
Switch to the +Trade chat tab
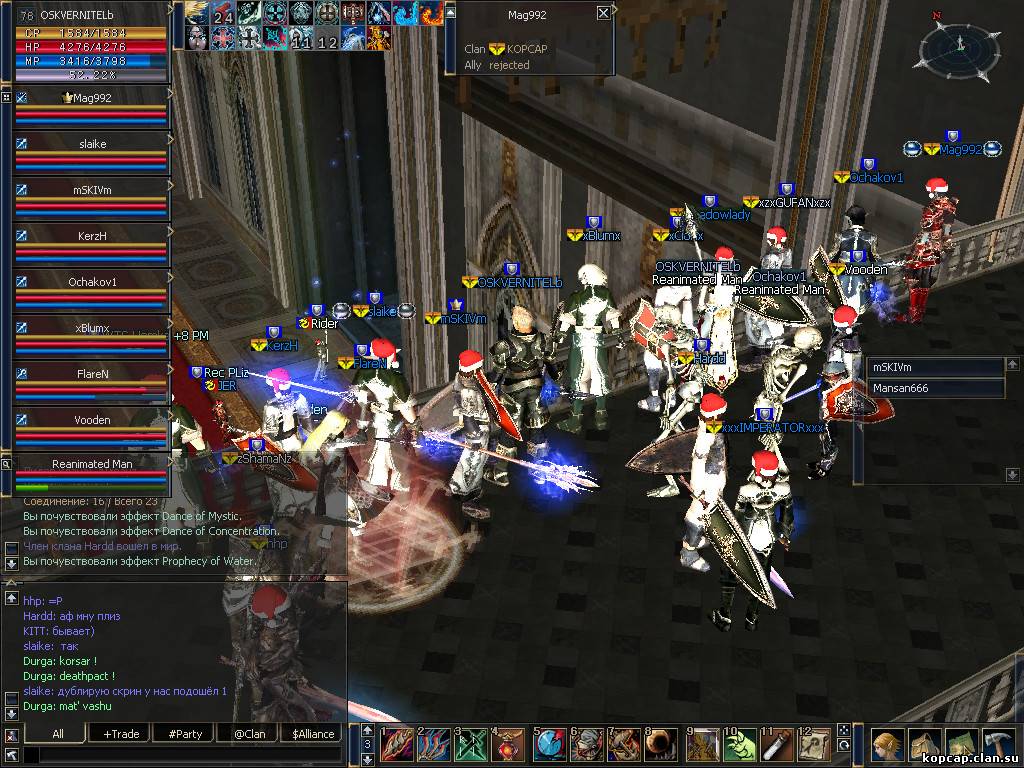click(x=121, y=734)
